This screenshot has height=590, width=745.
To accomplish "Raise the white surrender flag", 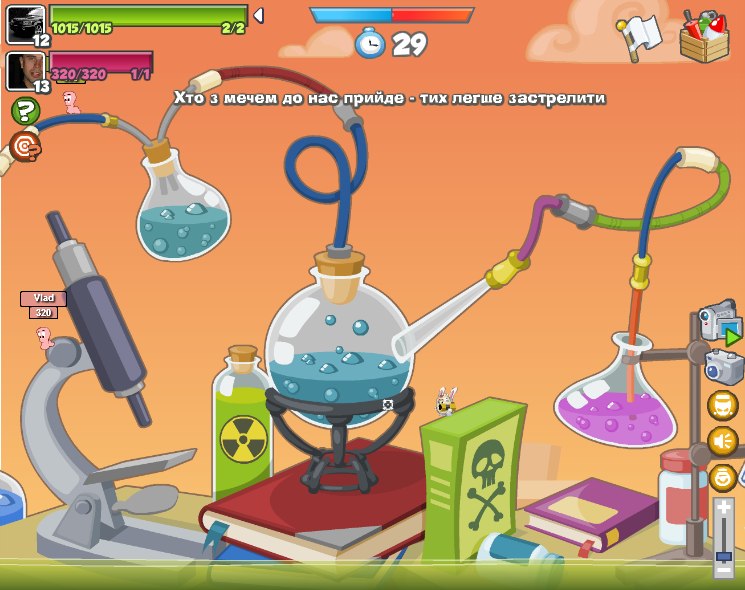I will [640, 38].
